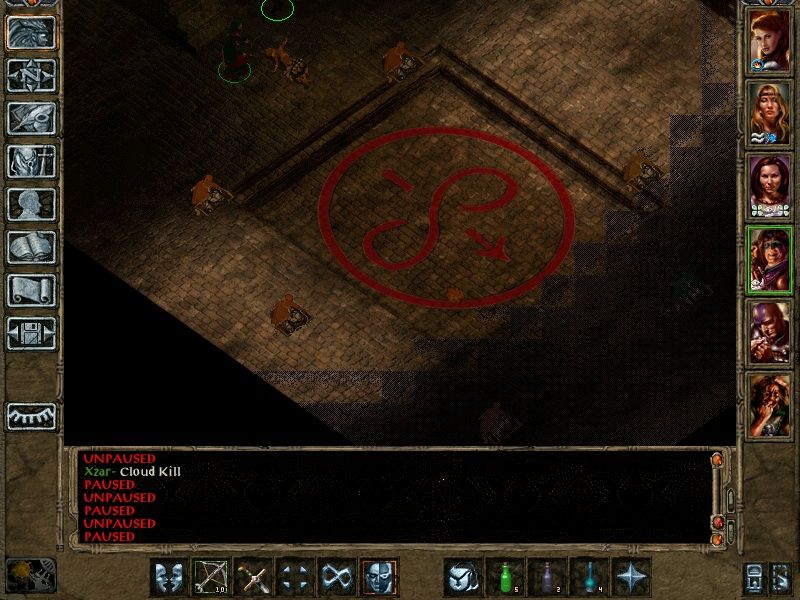Image resolution: width=800 pixels, height=600 pixels.
Task: Select Xzar's tattooed face portrait
Action: (769, 404)
